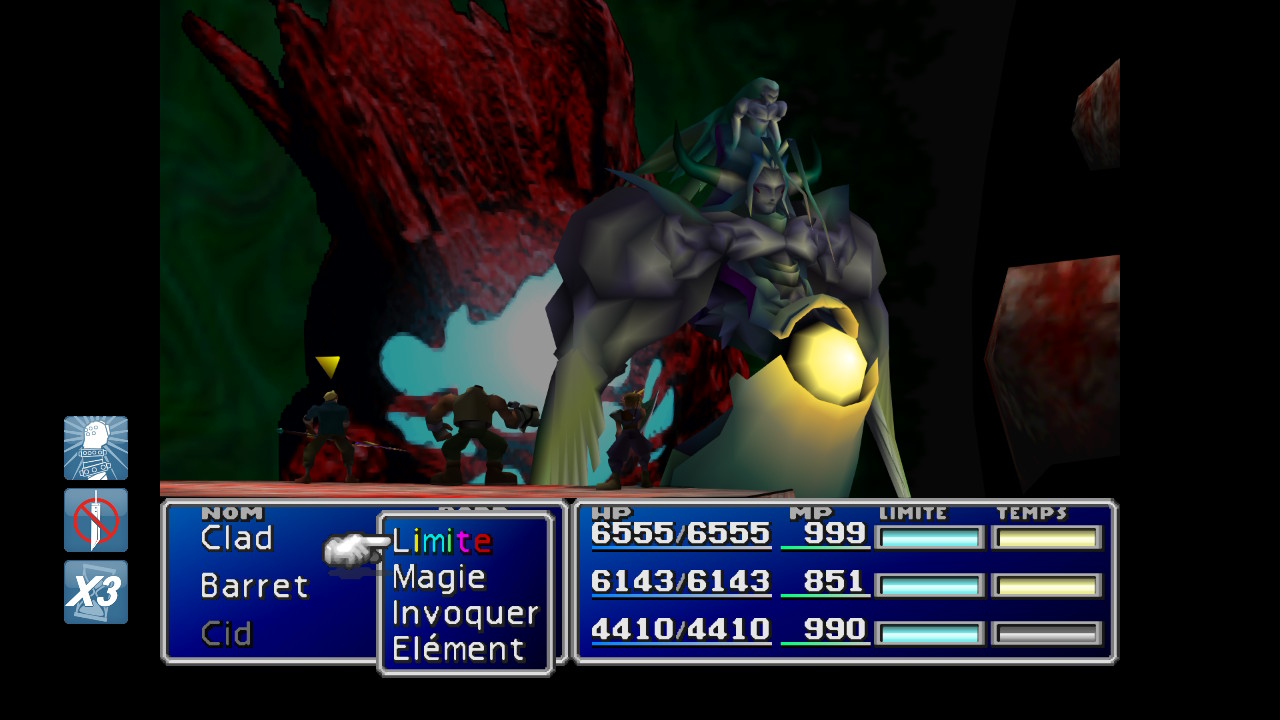Select the Elément item command
Image resolution: width=1280 pixels, height=720 pixels.
pos(458,649)
